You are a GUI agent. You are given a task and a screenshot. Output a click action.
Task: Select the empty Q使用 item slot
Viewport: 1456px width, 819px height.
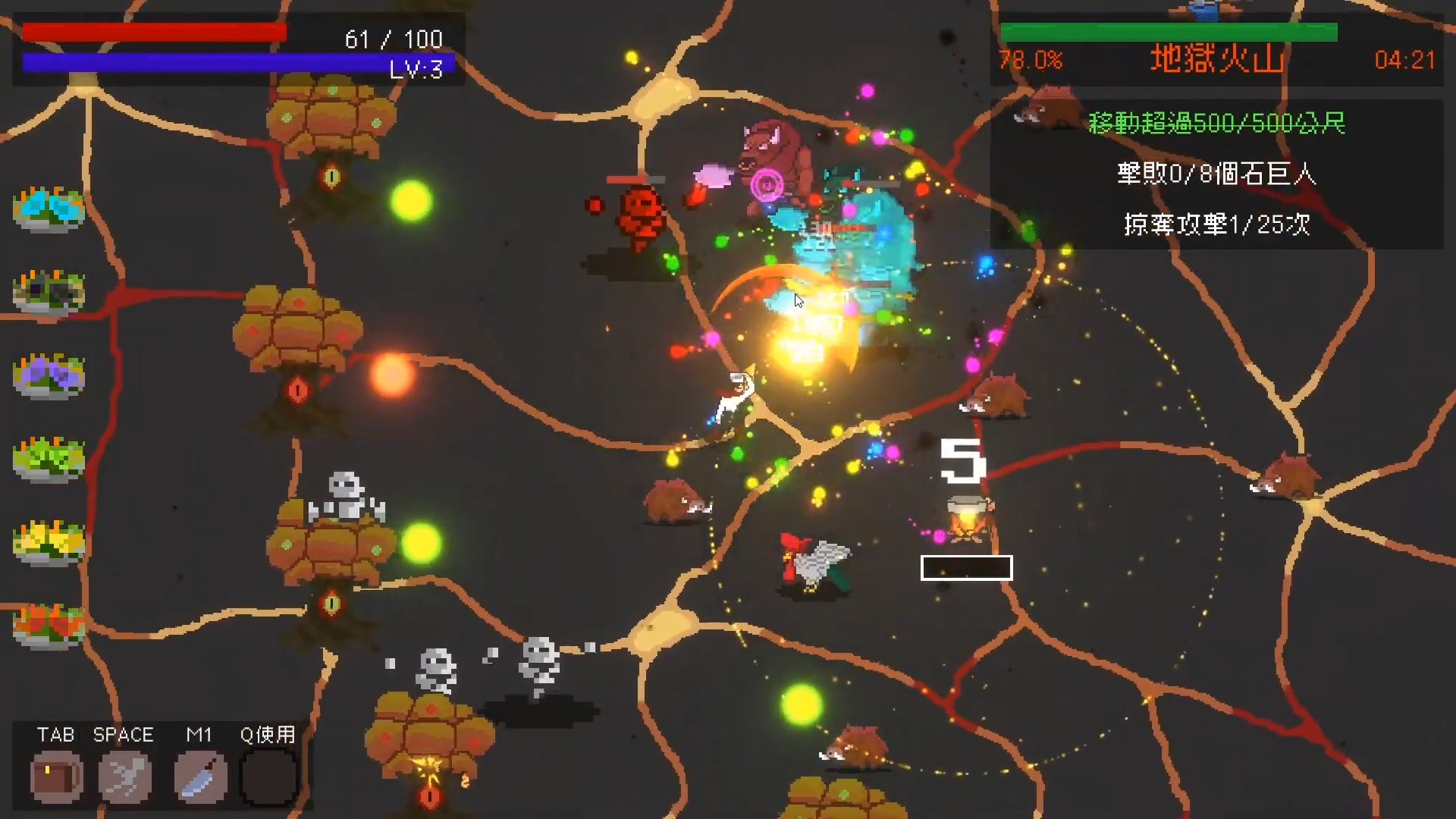coord(268,777)
